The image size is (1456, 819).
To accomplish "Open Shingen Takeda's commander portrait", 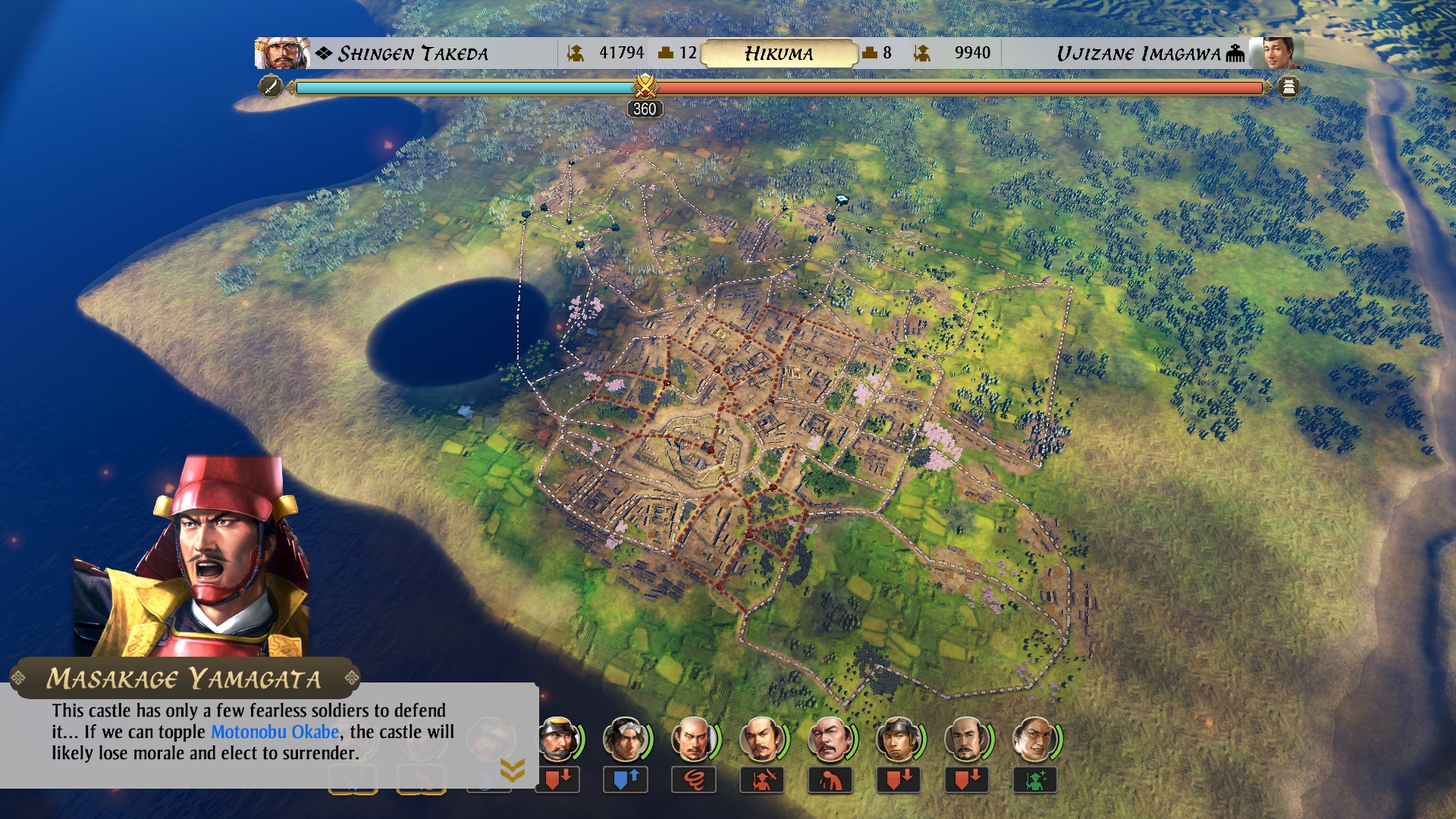I will (281, 53).
